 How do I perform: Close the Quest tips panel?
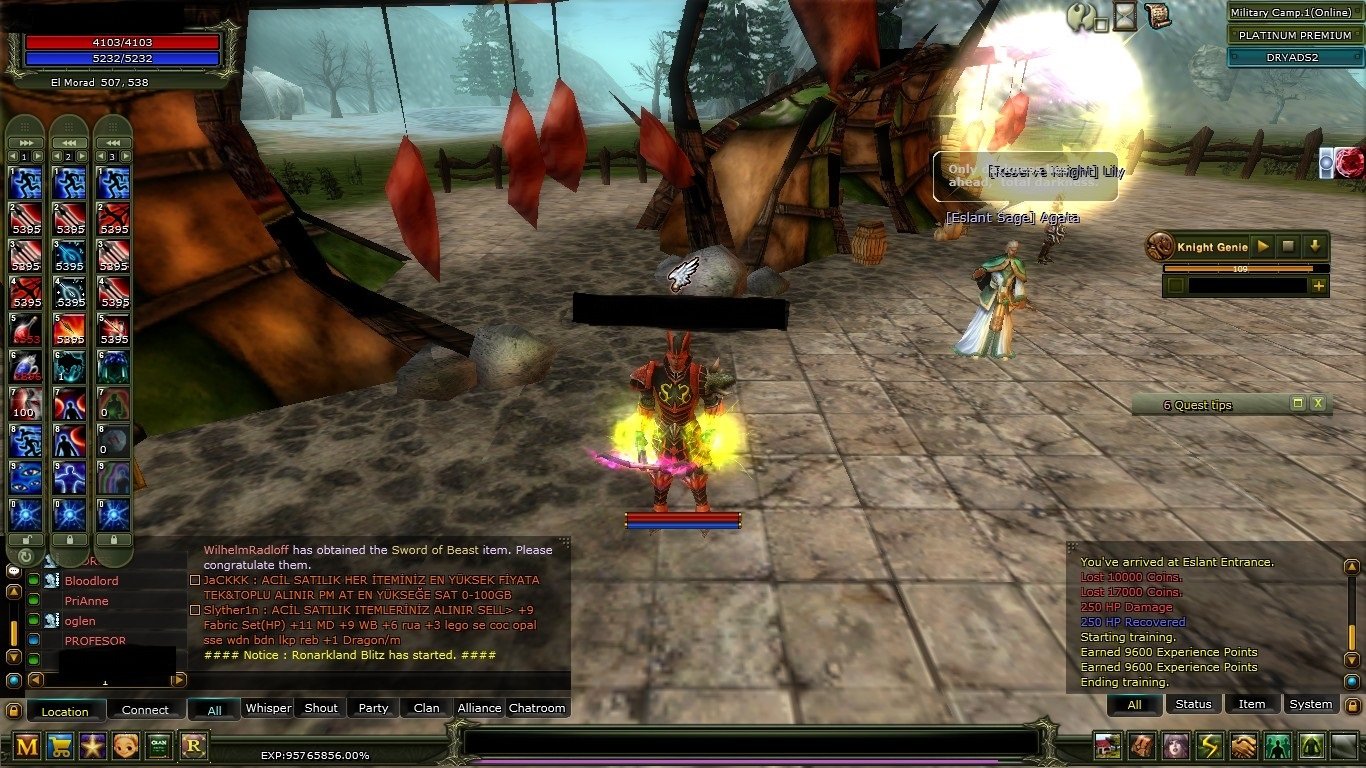[x=1318, y=404]
